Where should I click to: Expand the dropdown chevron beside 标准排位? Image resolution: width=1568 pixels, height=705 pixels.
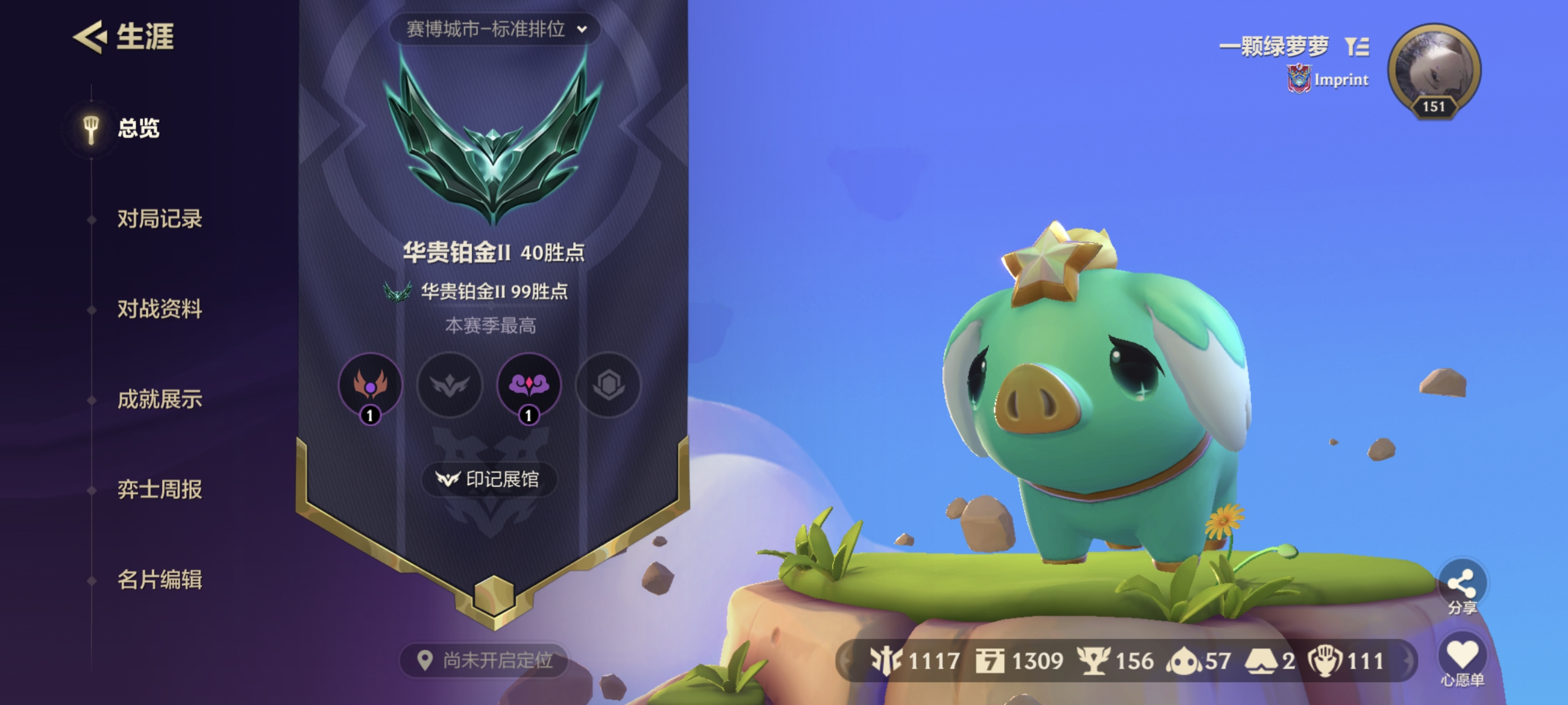[583, 29]
